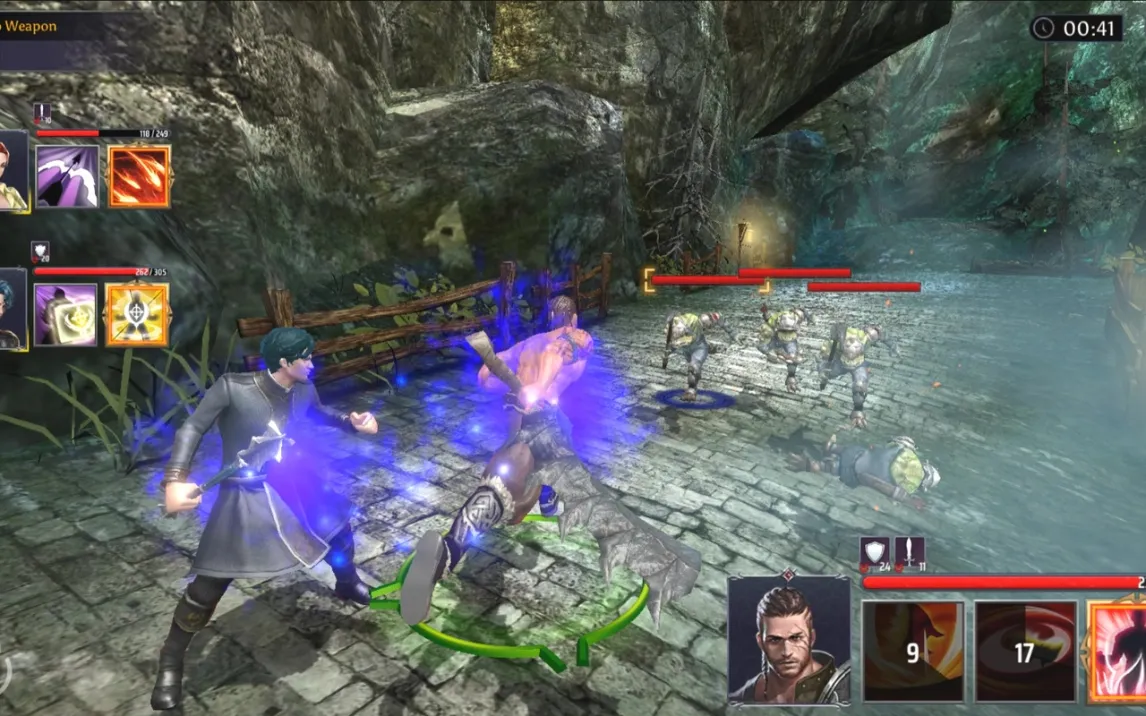Select the blue-haired ally portrait
Image resolution: width=1146 pixels, height=716 pixels.
pyautogui.click(x=11, y=310)
